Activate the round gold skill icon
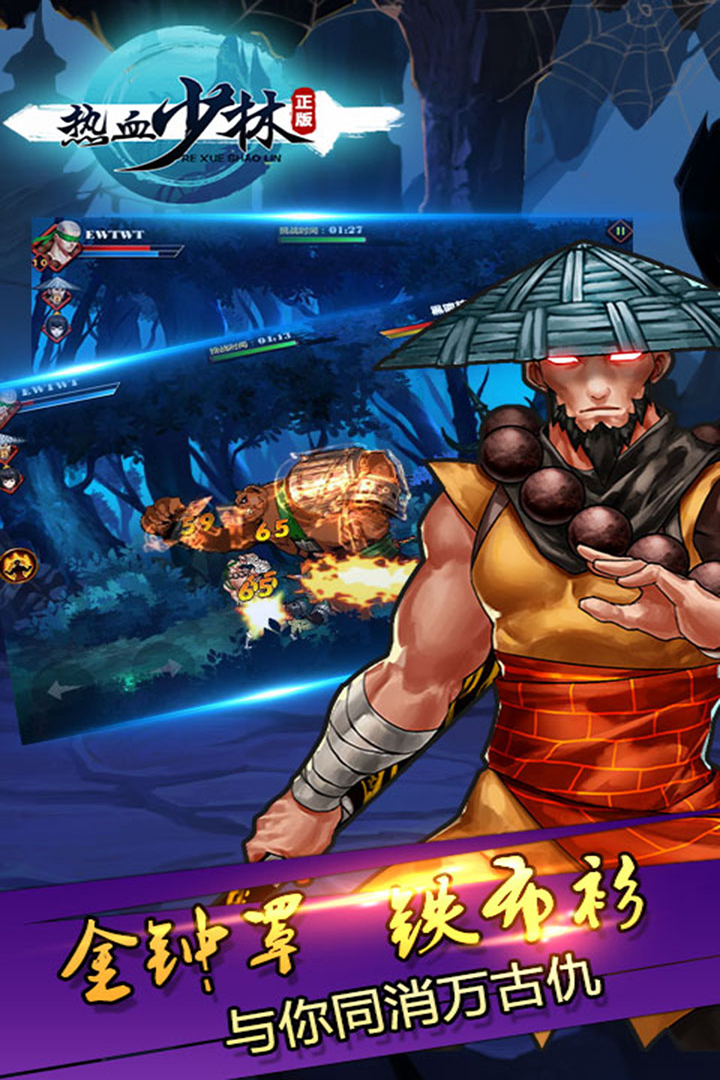The height and width of the screenshot is (1080, 720). (21, 567)
